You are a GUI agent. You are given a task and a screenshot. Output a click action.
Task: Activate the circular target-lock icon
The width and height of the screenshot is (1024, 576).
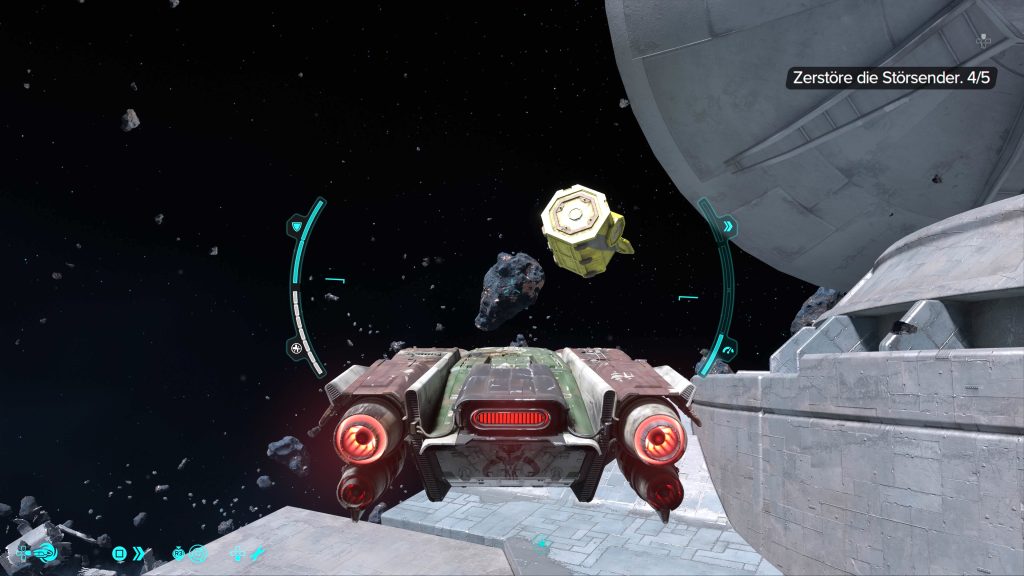click(x=198, y=552)
